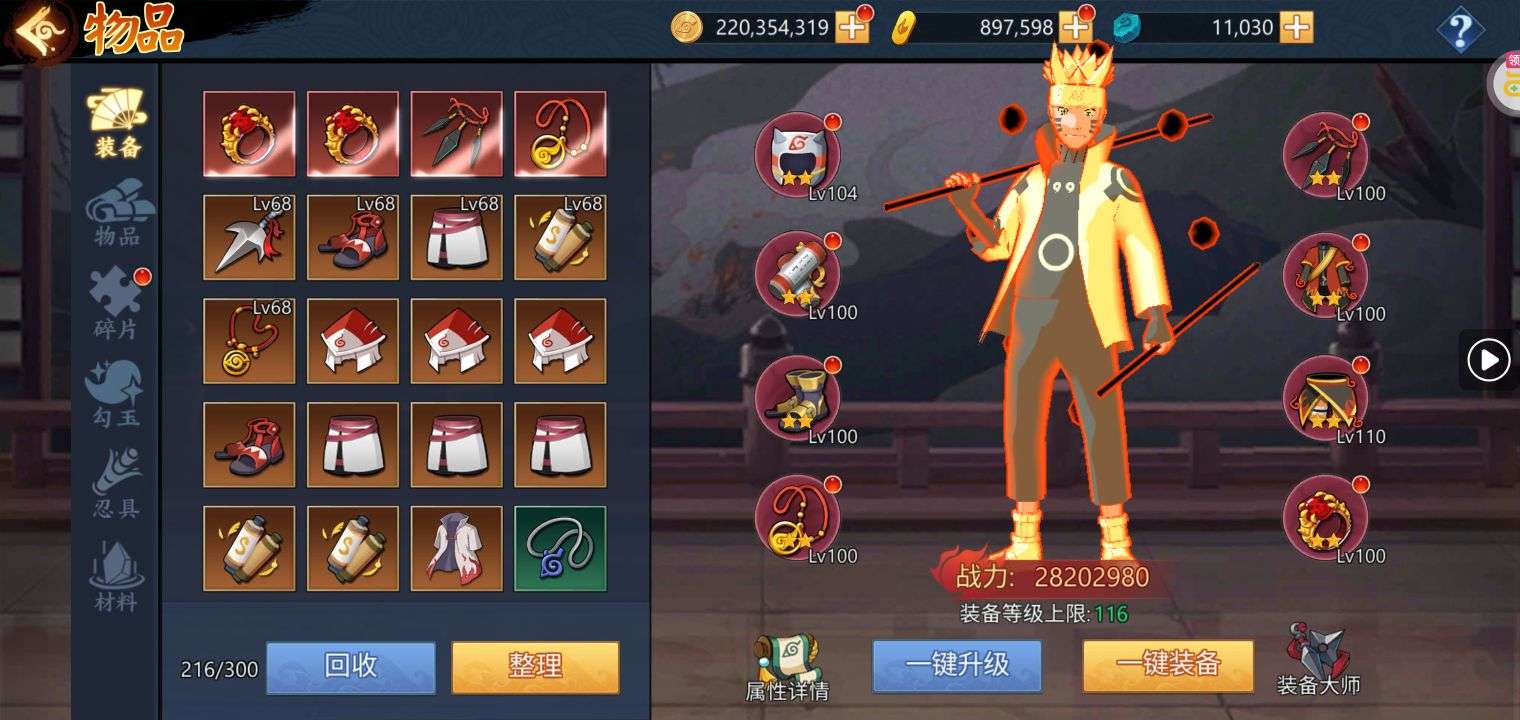The image size is (1520, 720).
Task: Click the 回收 recycle button
Action: (350, 667)
